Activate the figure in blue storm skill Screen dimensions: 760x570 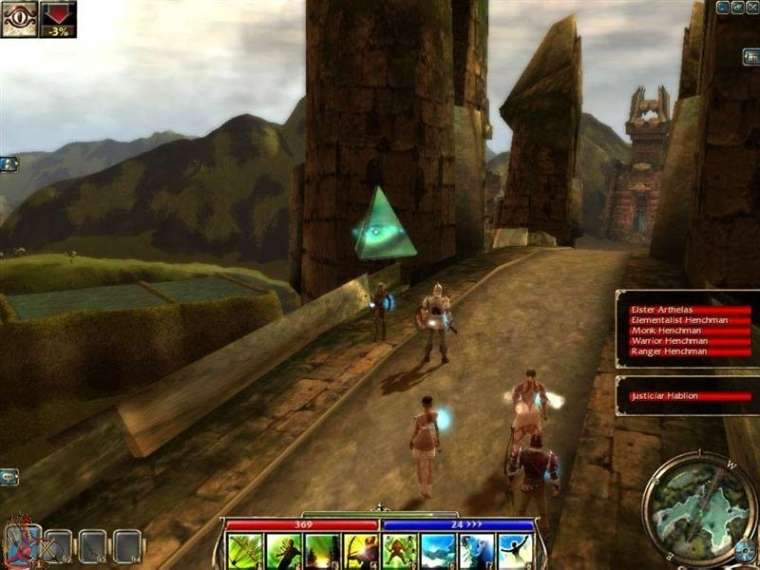click(x=477, y=551)
